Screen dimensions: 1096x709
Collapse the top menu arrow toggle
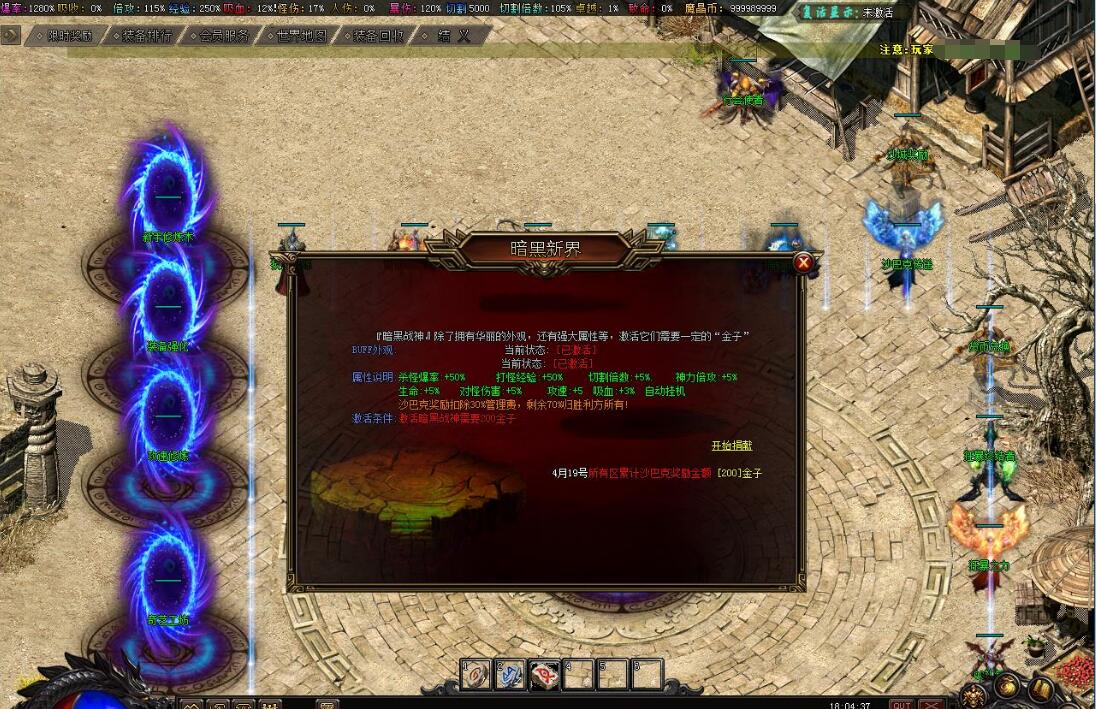[x=11, y=34]
